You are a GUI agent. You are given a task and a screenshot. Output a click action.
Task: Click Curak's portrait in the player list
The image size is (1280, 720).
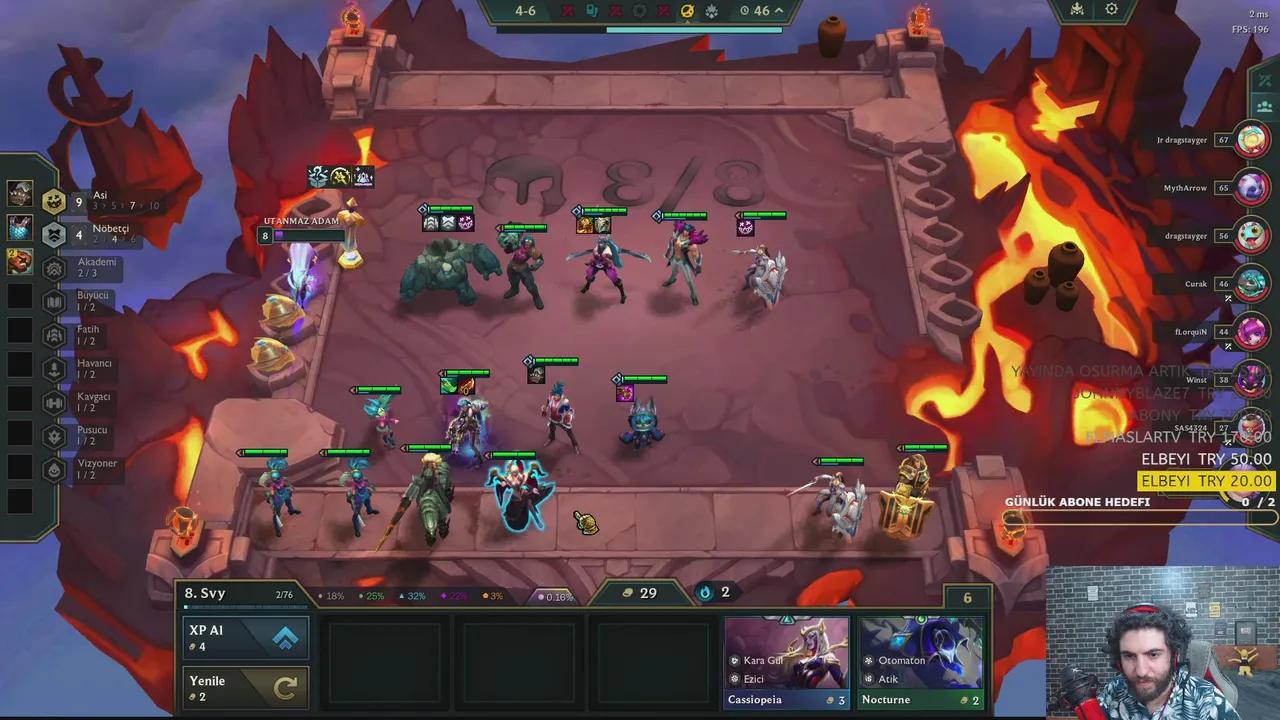point(1251,284)
